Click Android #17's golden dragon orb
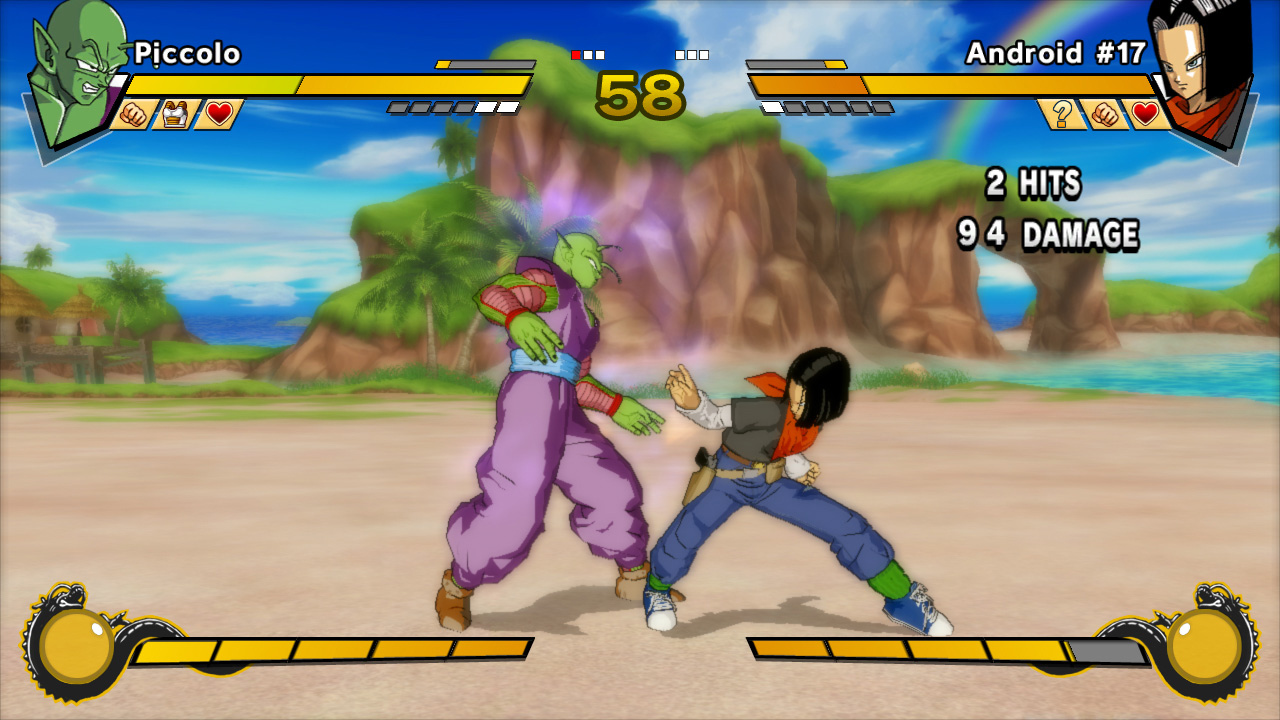The width and height of the screenshot is (1280, 720). (x=1204, y=645)
